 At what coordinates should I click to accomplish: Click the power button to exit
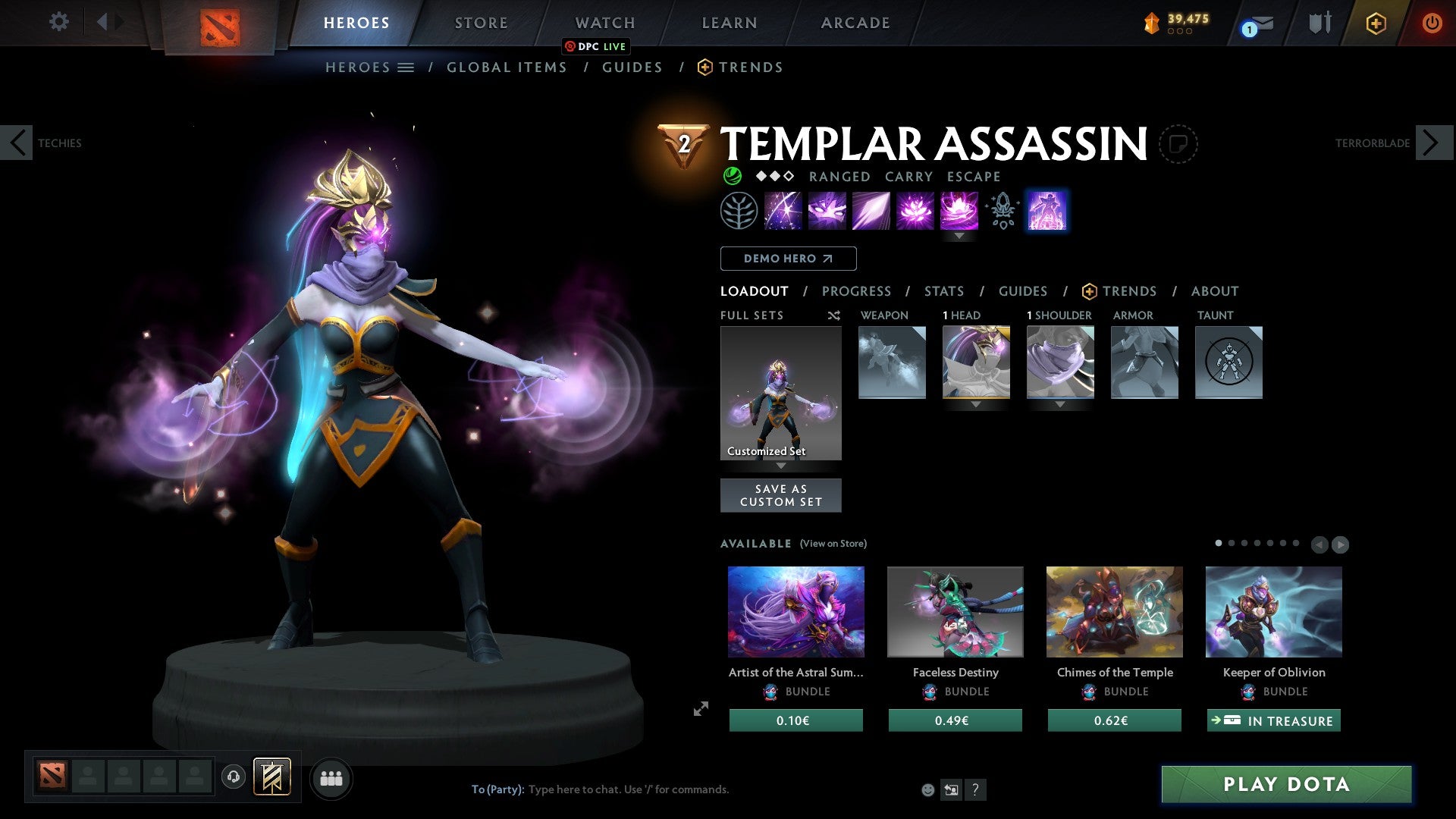(1432, 23)
